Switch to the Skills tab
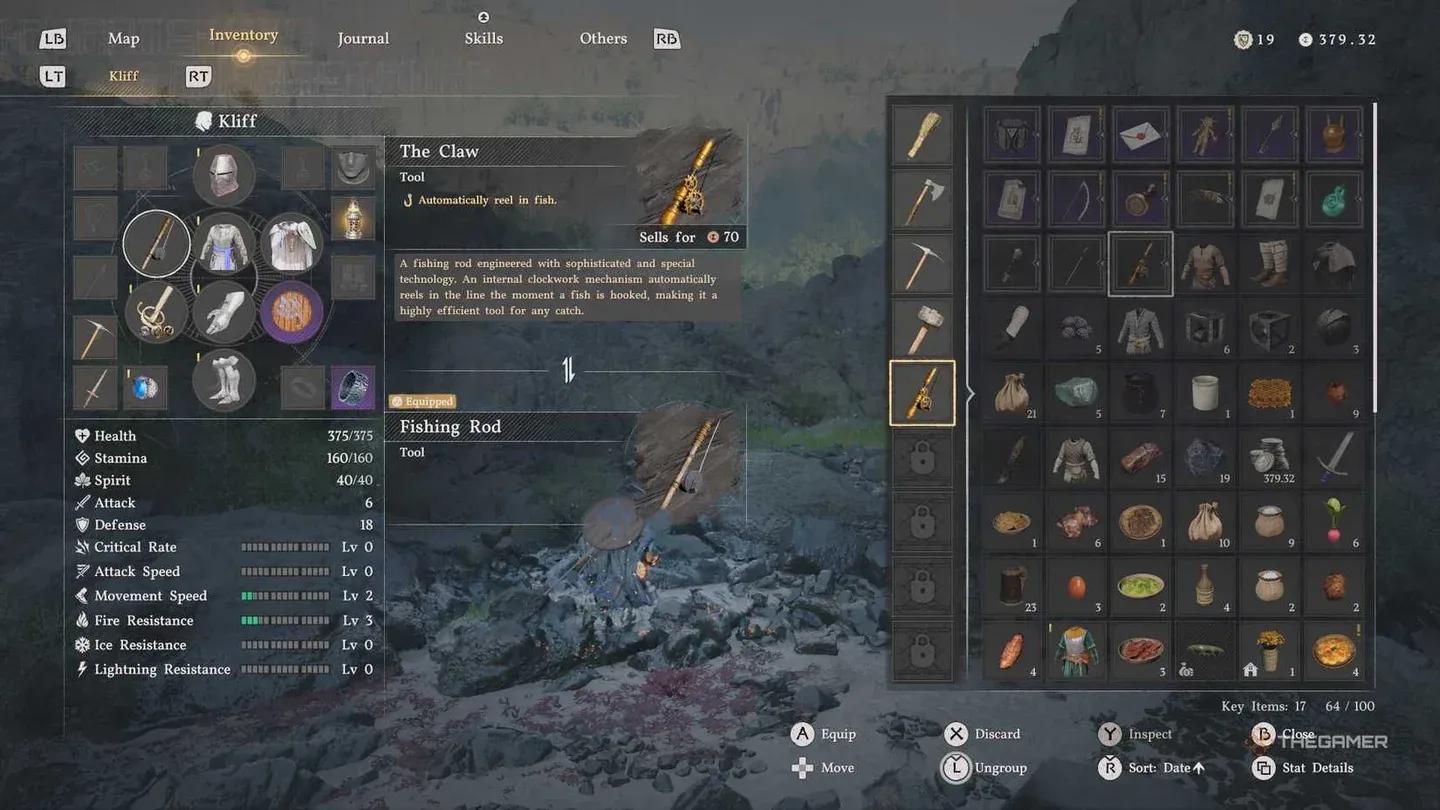 pos(483,38)
